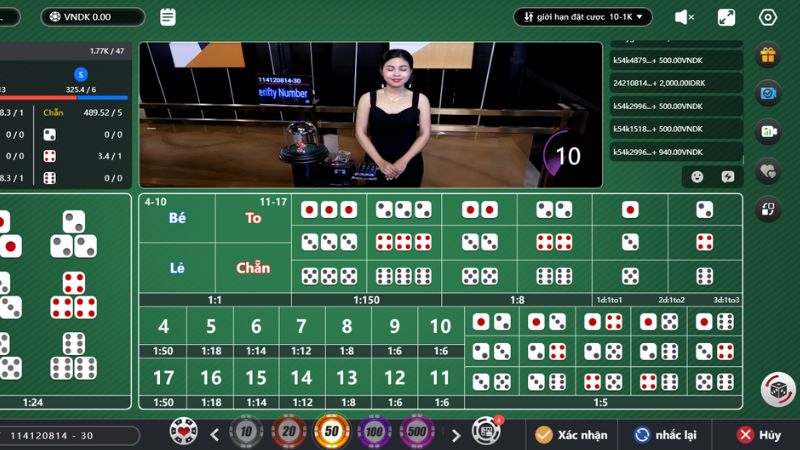800x450 pixels.
Task: Show next chips with right arrow
Action: point(456,435)
